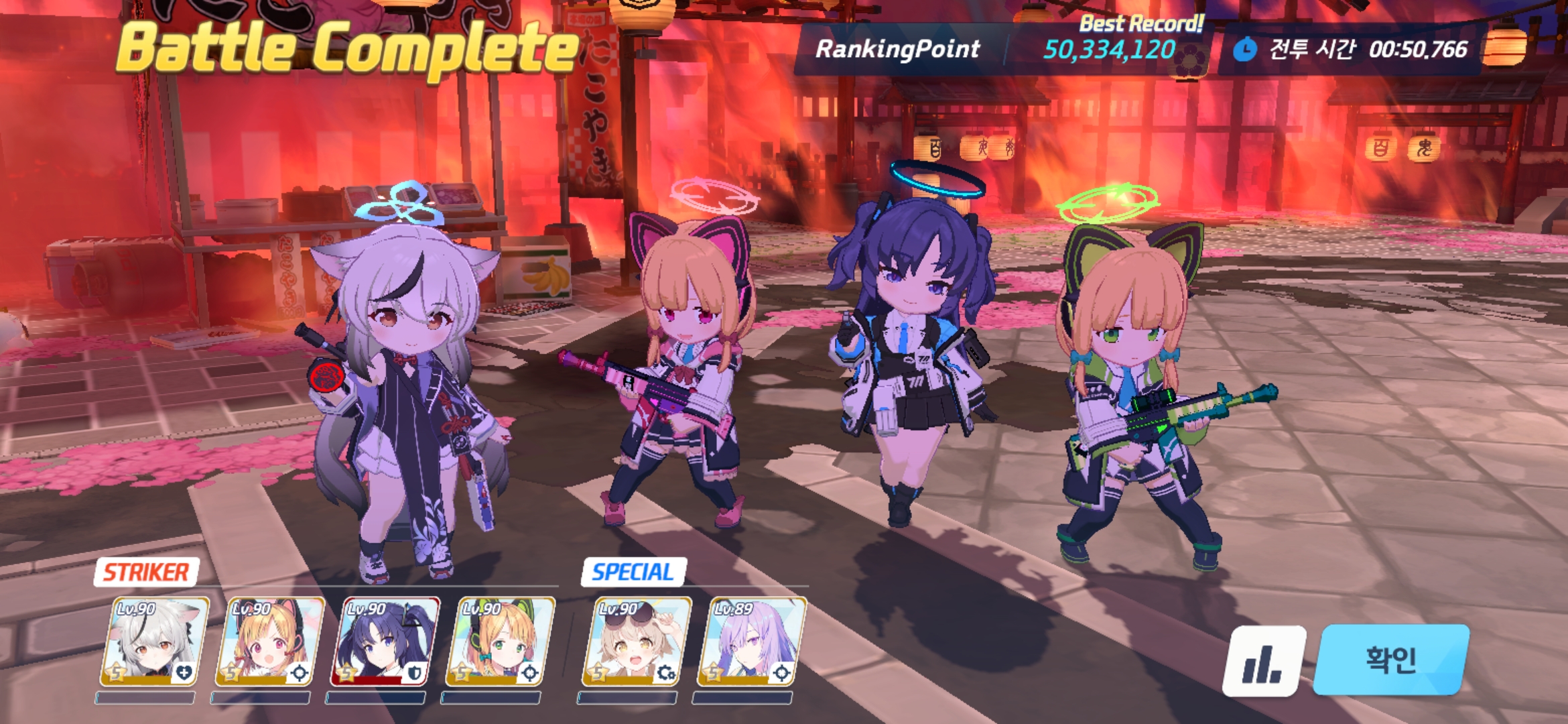1568x724 pixels.
Task: Confirm the battle results with 확인
Action: pyautogui.click(x=1391, y=660)
